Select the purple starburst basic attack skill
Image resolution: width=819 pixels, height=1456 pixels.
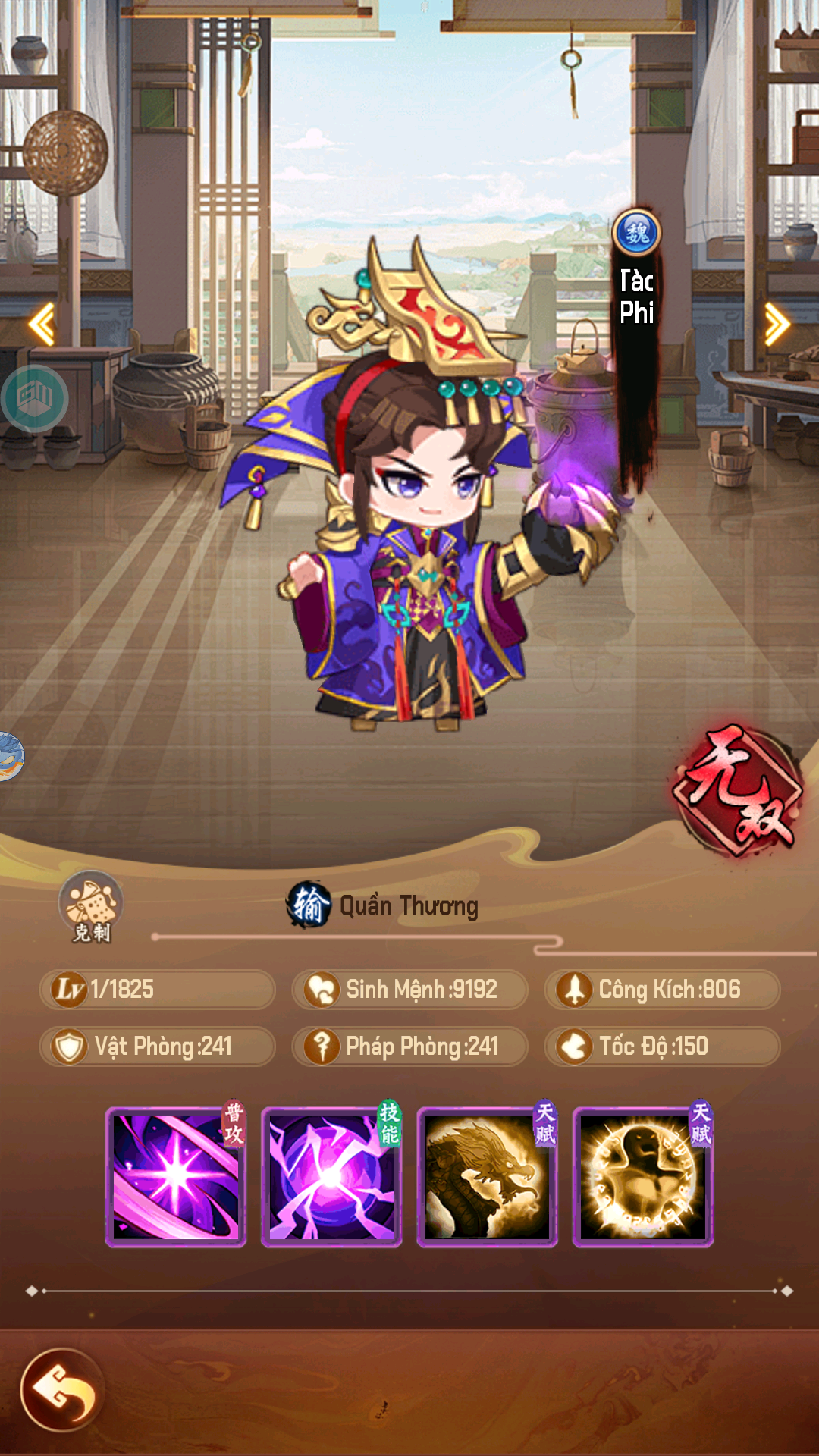[x=176, y=1177]
